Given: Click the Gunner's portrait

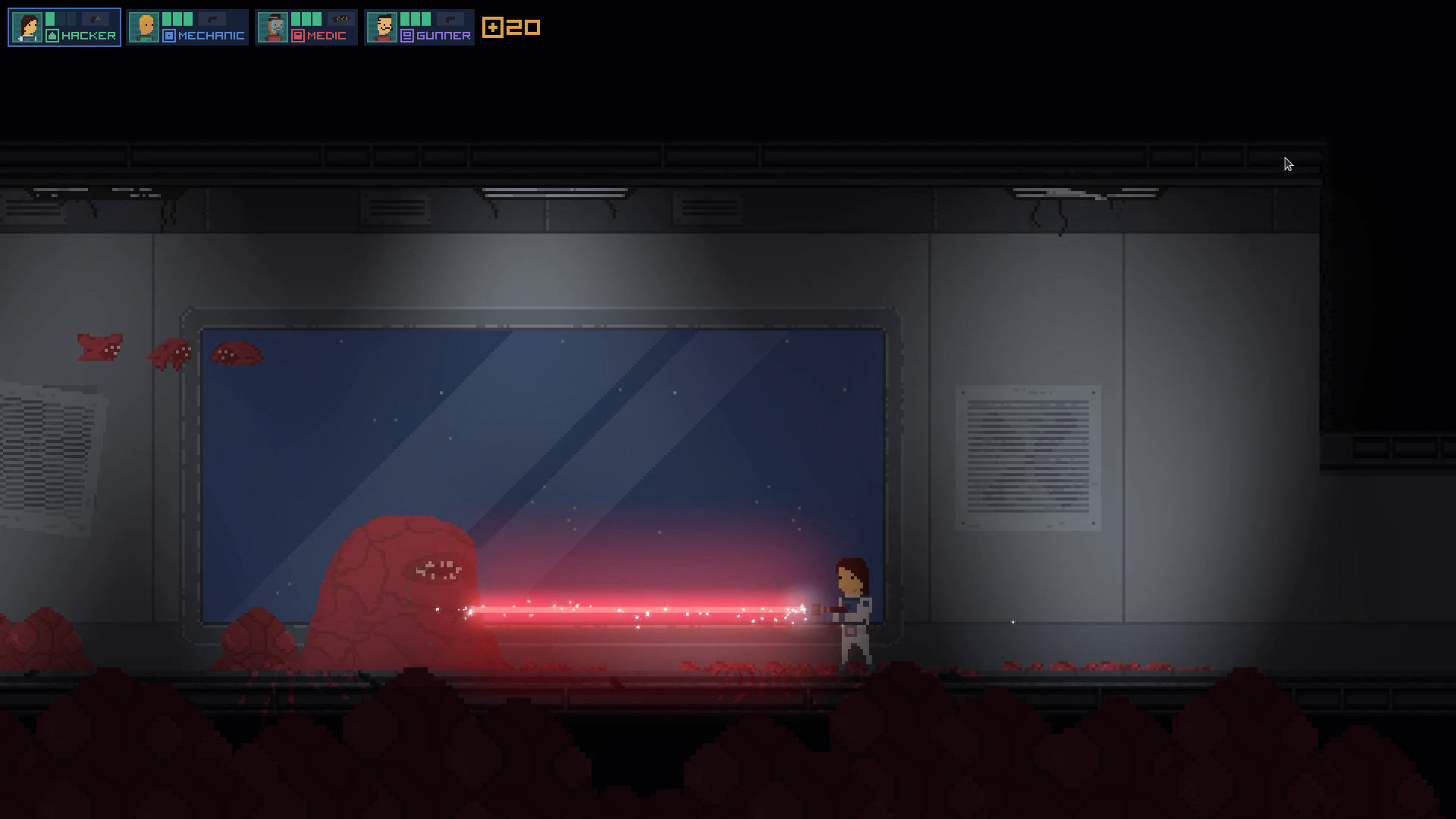Looking at the screenshot, I should [381, 27].
